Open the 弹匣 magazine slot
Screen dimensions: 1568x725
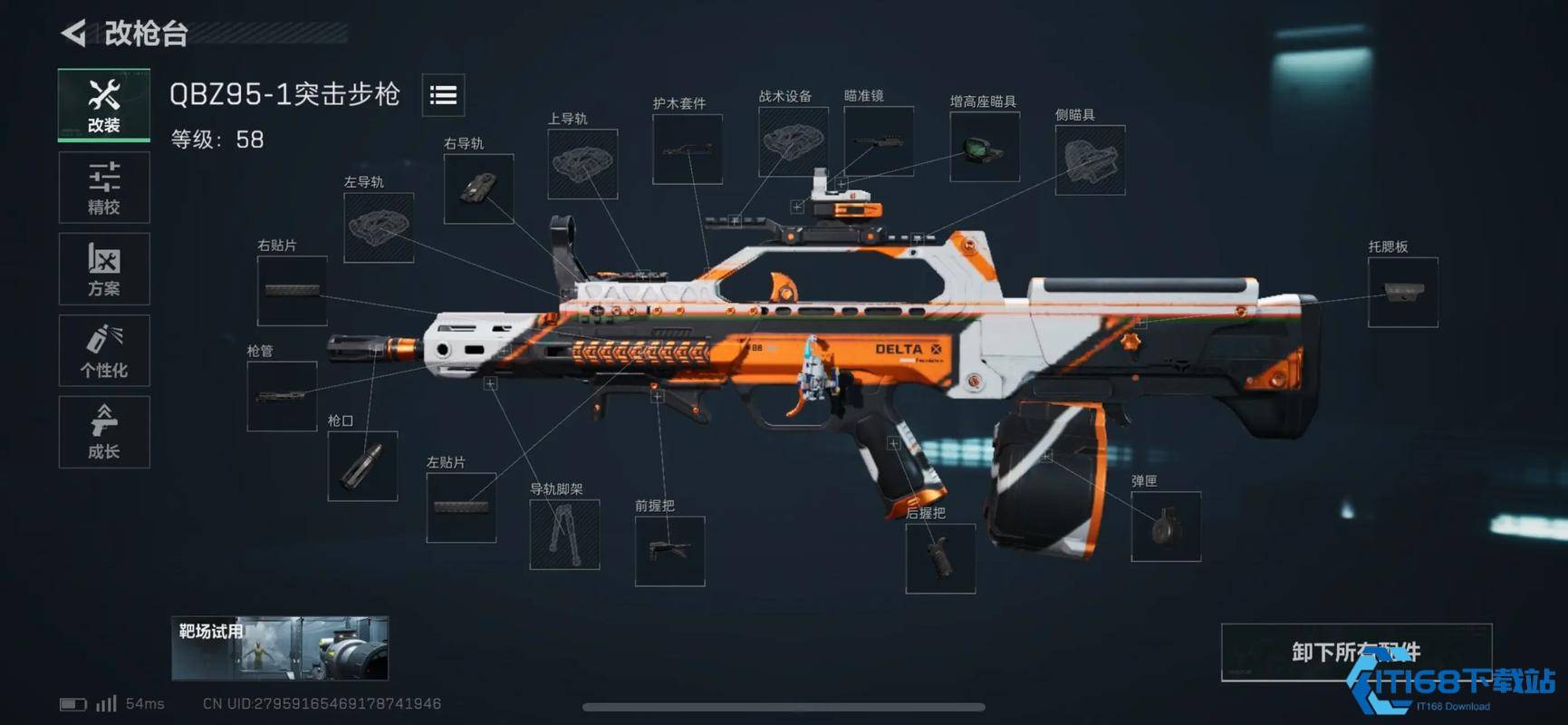pyautogui.click(x=1166, y=527)
